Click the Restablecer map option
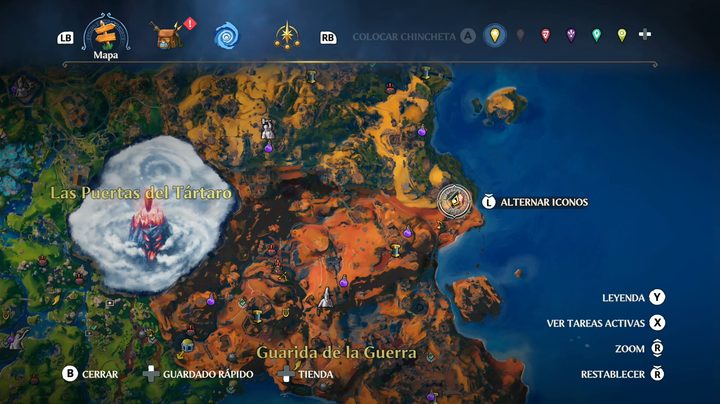This screenshot has height=404, width=720. [x=656, y=374]
